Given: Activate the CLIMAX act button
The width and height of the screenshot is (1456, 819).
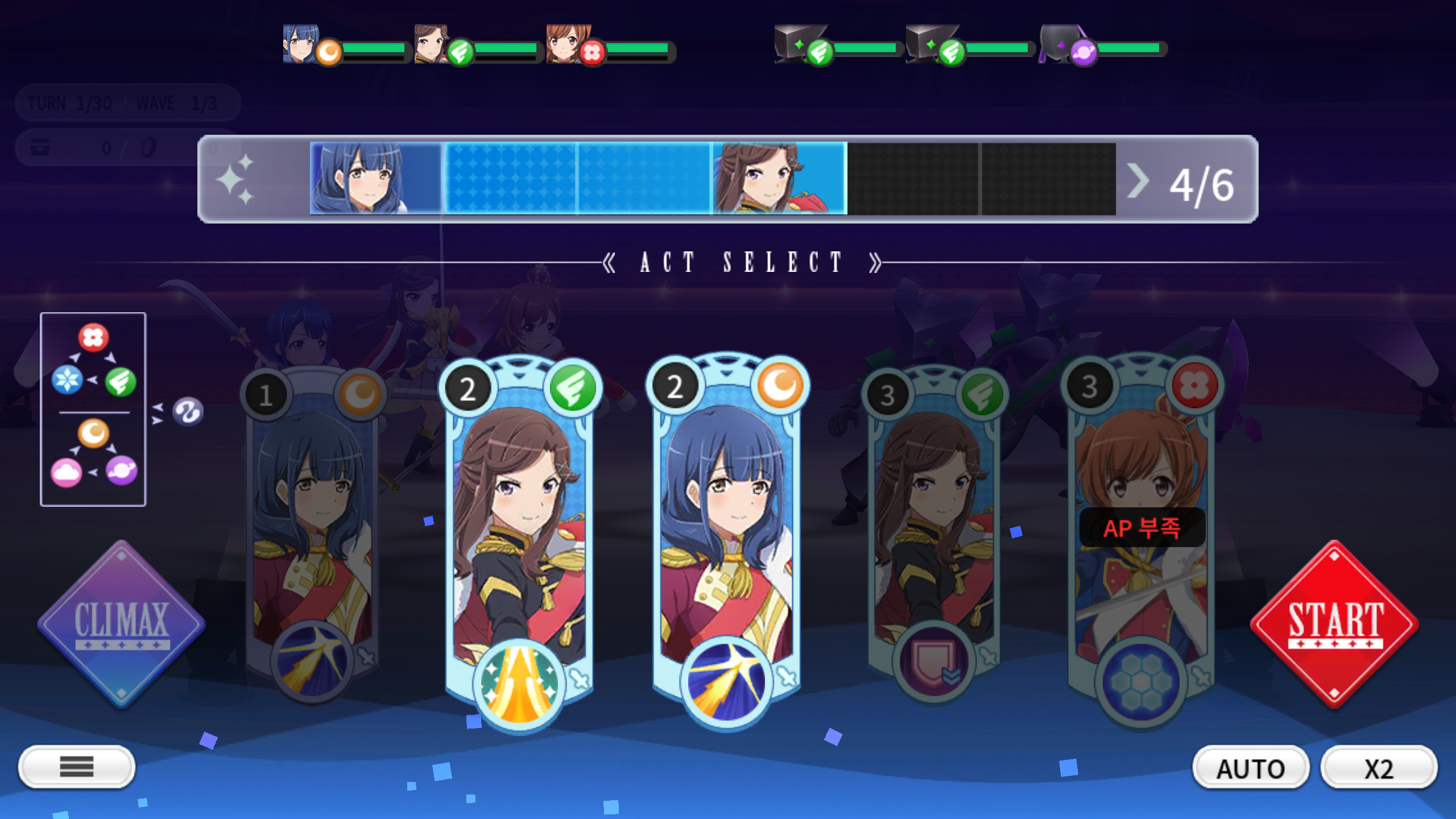Looking at the screenshot, I should pyautogui.click(x=121, y=624).
